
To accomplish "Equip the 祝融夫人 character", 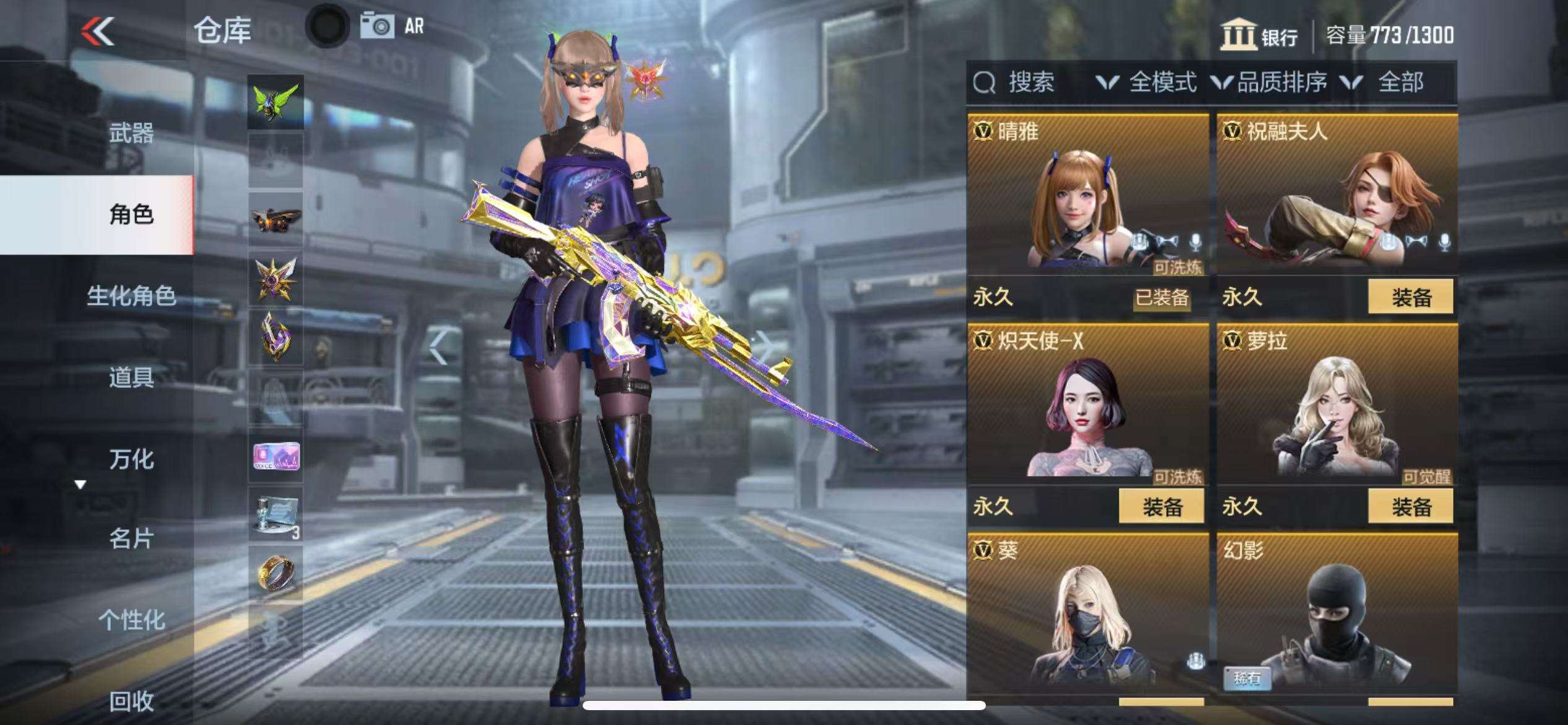I will click(x=1410, y=297).
